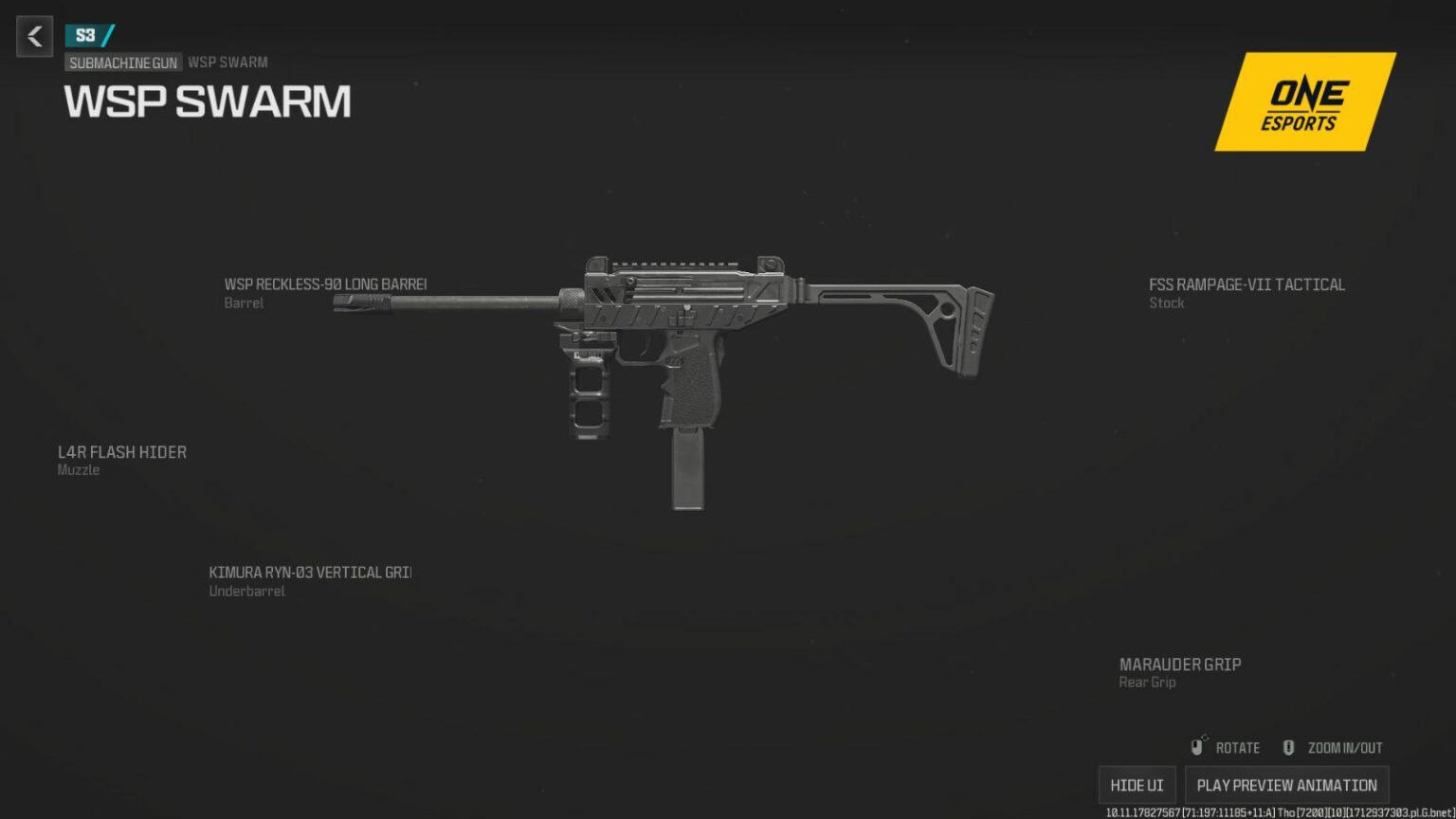Image resolution: width=1456 pixels, height=819 pixels.
Task: Click the back arrow icon
Action: tap(34, 37)
